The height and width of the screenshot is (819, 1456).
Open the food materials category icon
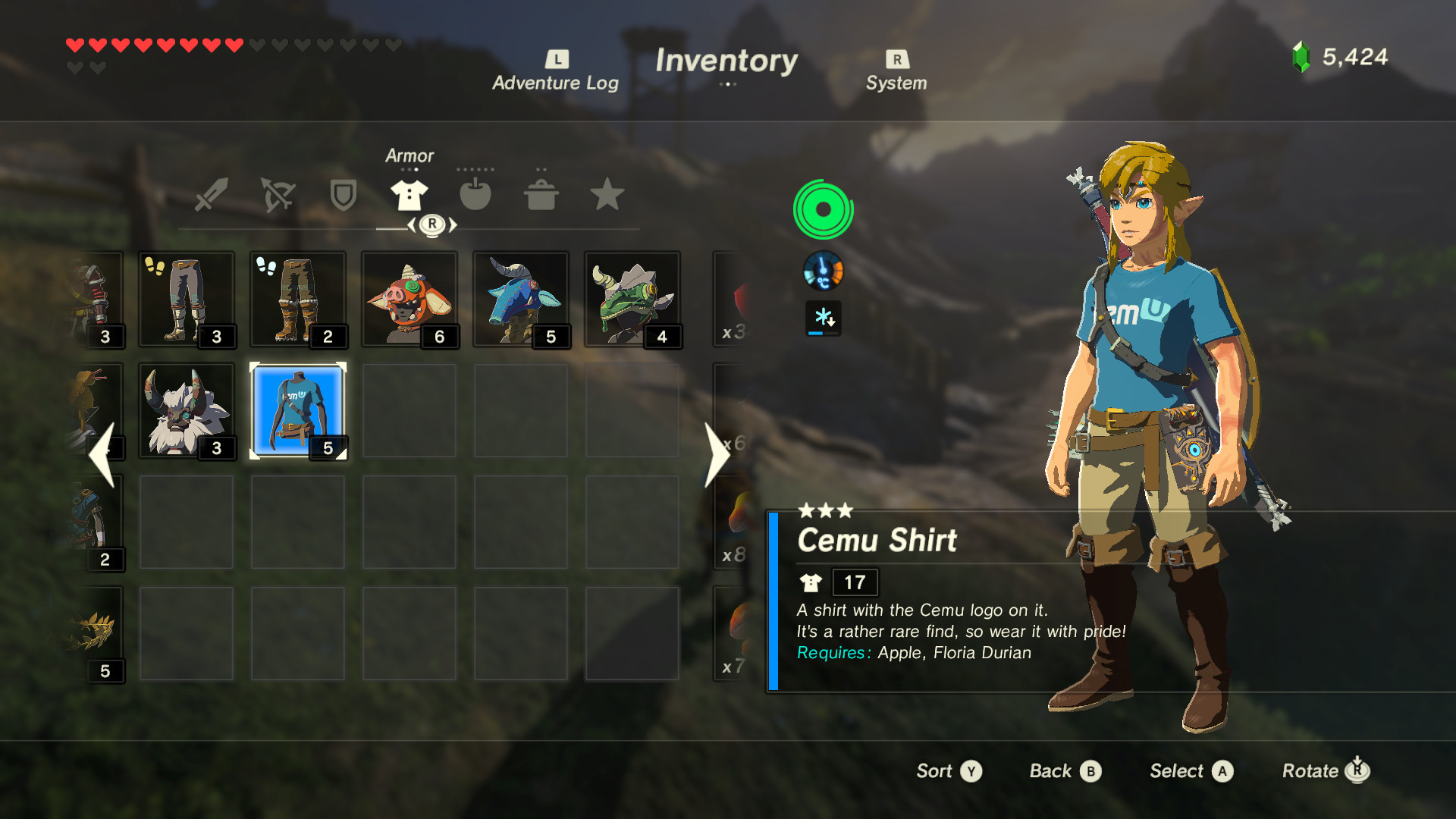click(475, 195)
